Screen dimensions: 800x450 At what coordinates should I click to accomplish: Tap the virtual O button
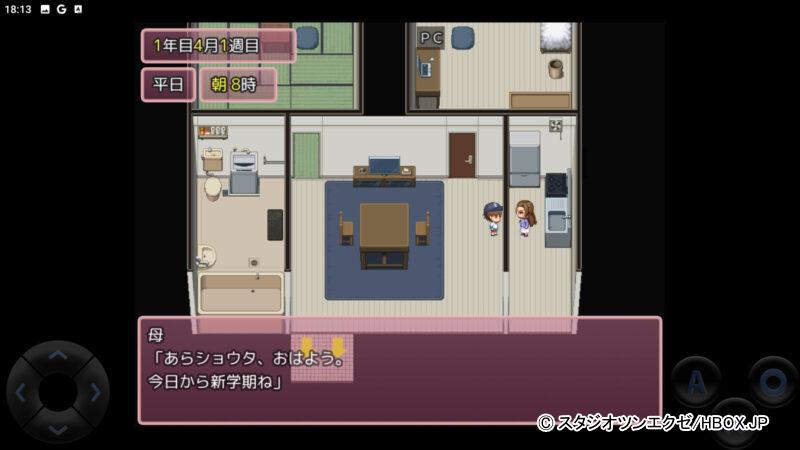pos(771,381)
